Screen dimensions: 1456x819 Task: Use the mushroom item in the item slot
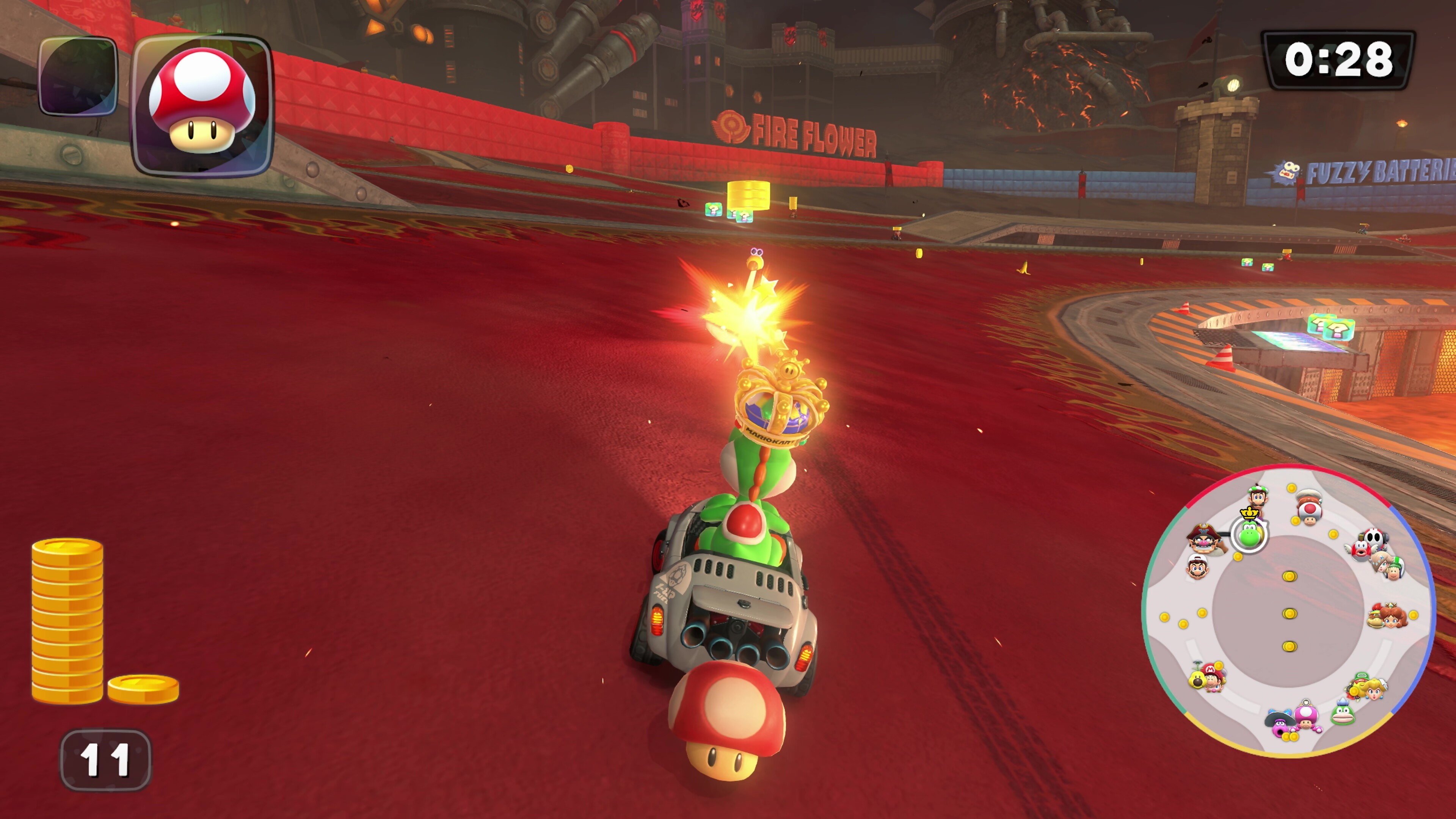click(202, 106)
